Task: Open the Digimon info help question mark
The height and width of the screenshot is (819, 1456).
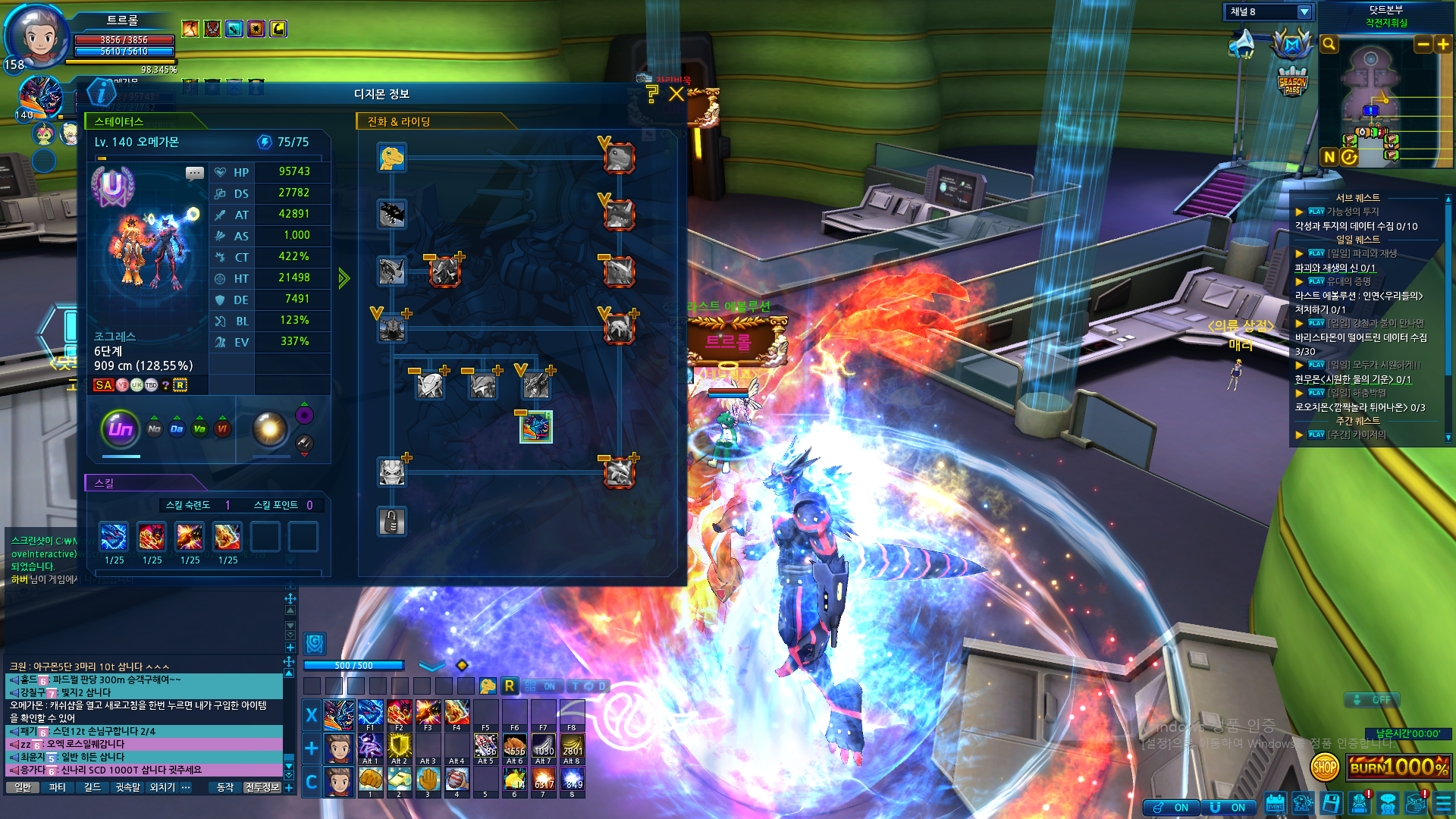Action: point(652,94)
